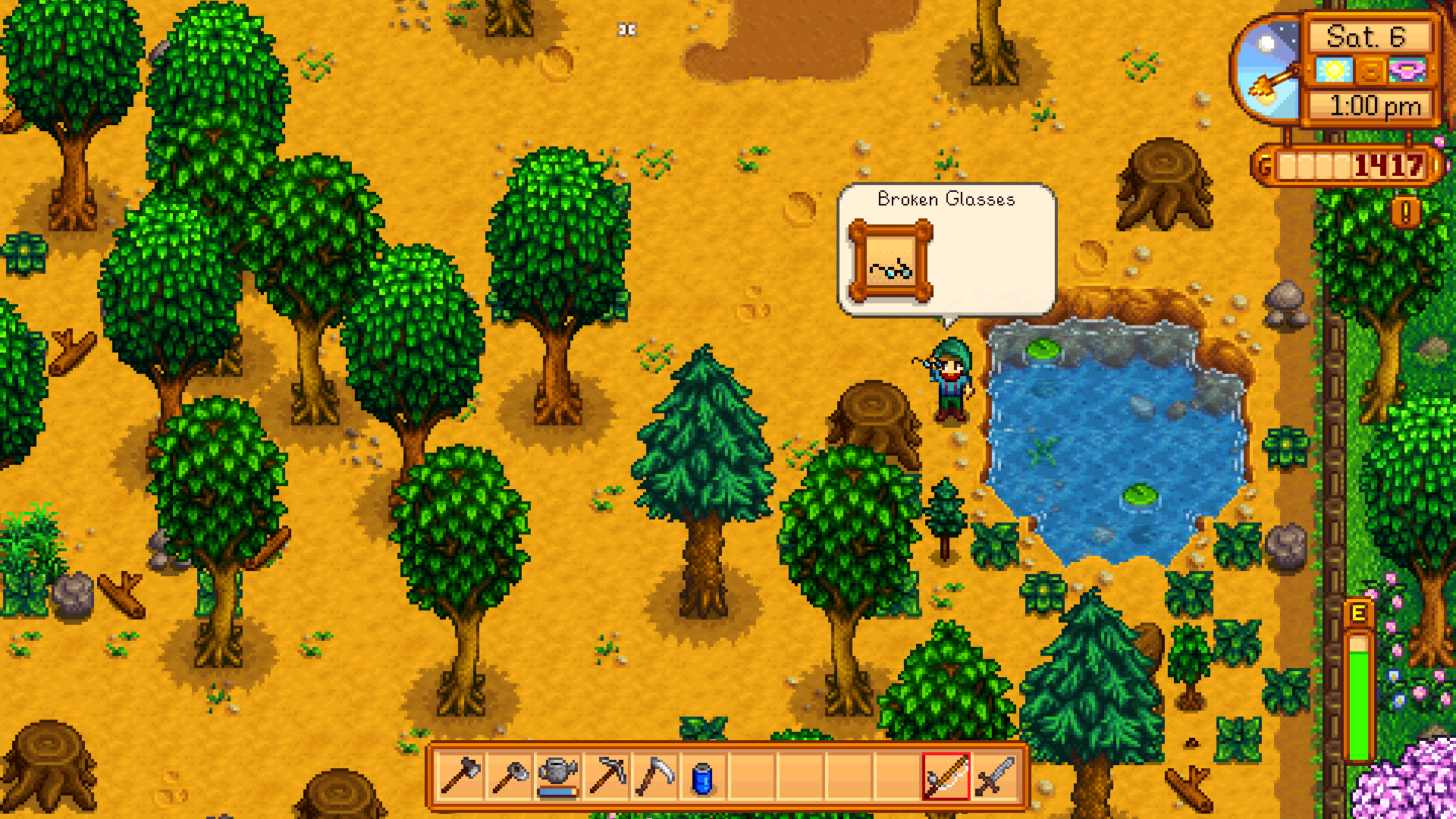Image resolution: width=1456 pixels, height=819 pixels.
Task: Equip the hoe from the toolbar
Action: [510, 777]
